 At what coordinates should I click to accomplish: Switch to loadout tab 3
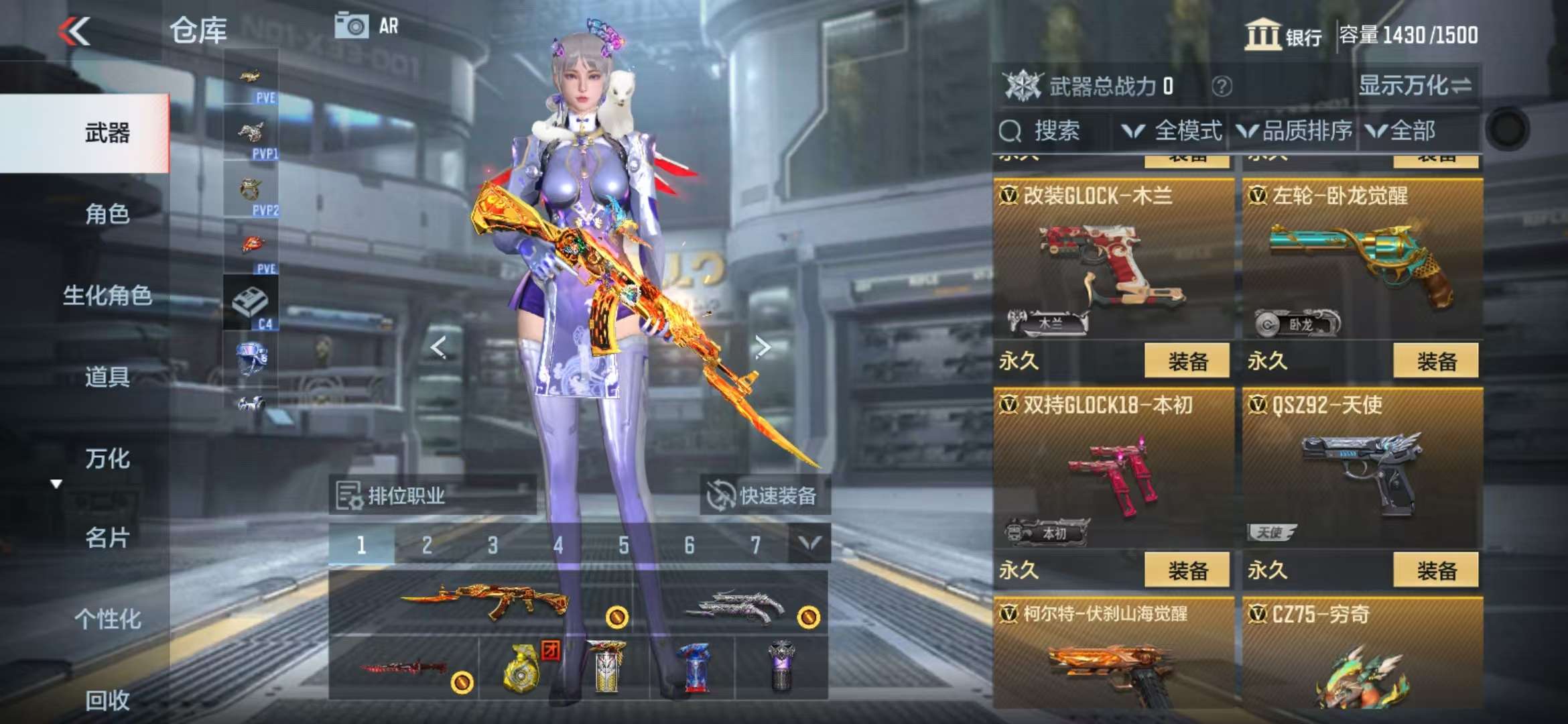click(493, 546)
